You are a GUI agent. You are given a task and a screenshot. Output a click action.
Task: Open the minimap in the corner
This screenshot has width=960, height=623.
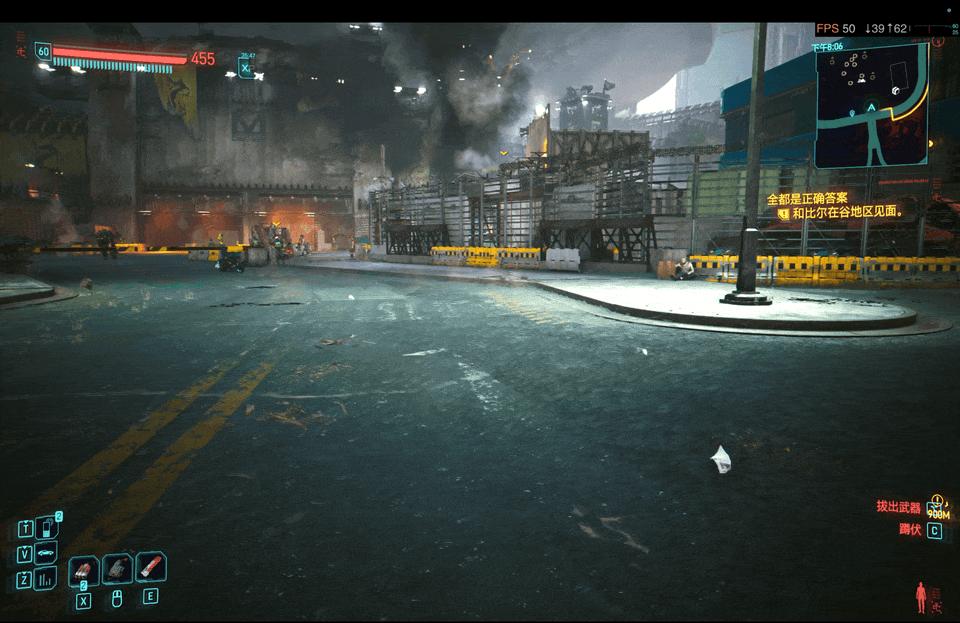[871, 104]
